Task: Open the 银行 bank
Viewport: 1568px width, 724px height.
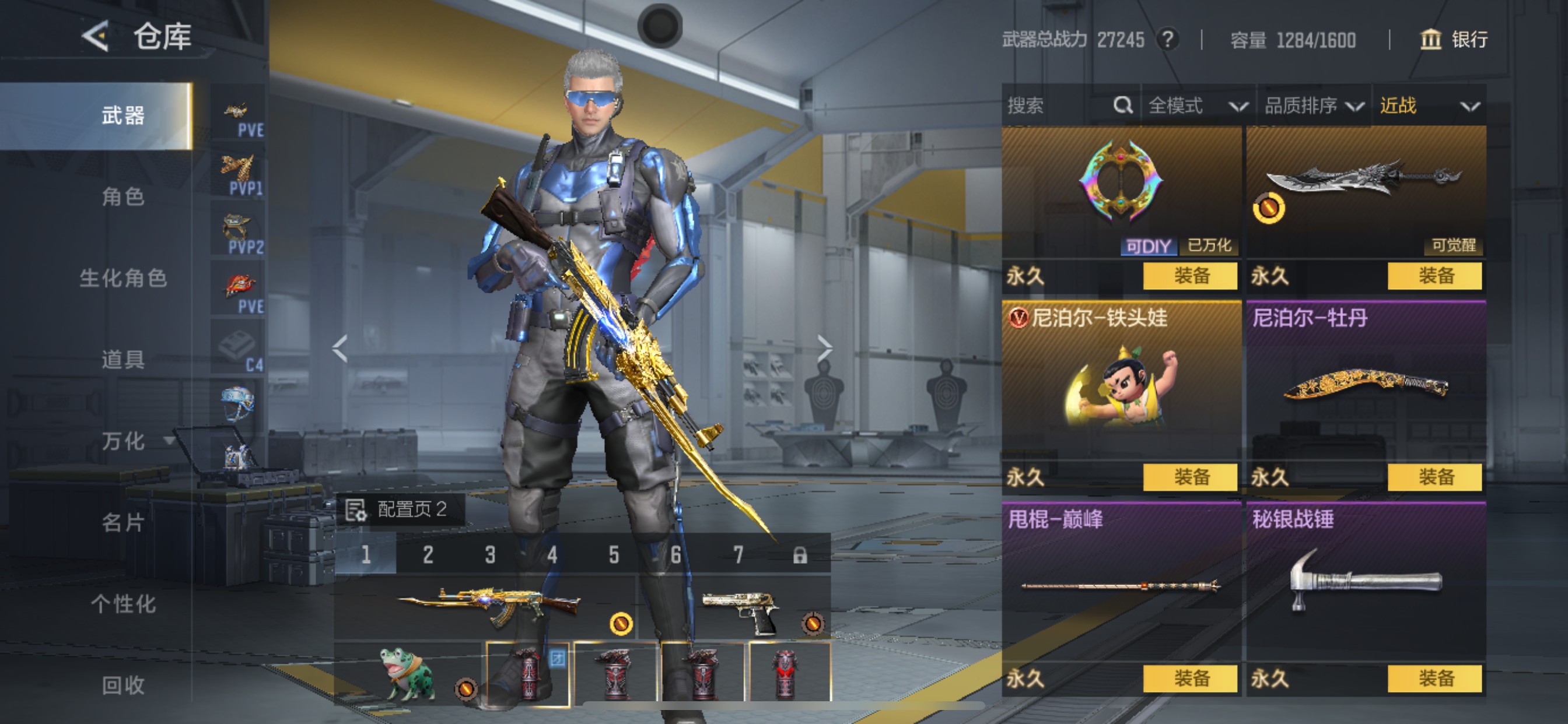Action: point(1454,40)
